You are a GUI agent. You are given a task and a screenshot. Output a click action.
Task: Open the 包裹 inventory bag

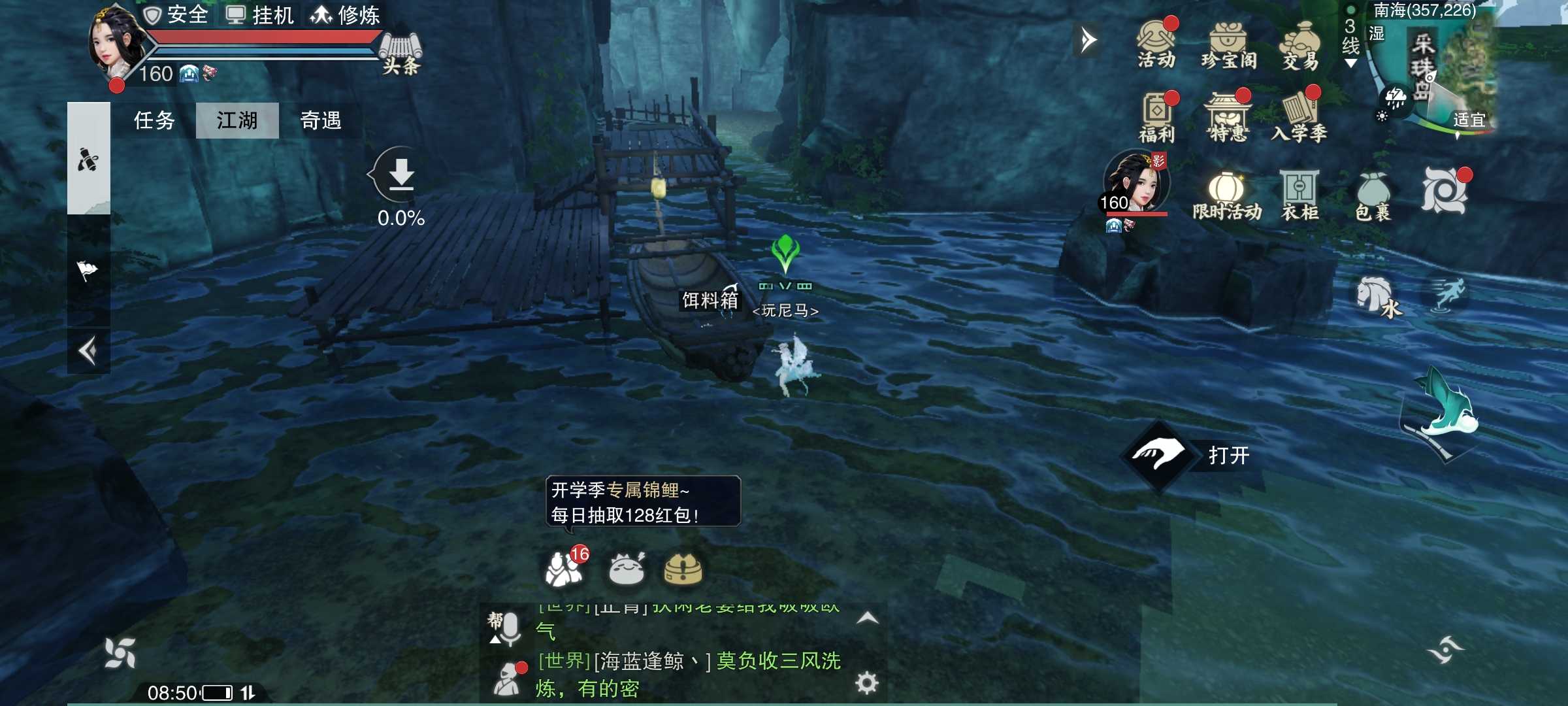coord(1373,195)
